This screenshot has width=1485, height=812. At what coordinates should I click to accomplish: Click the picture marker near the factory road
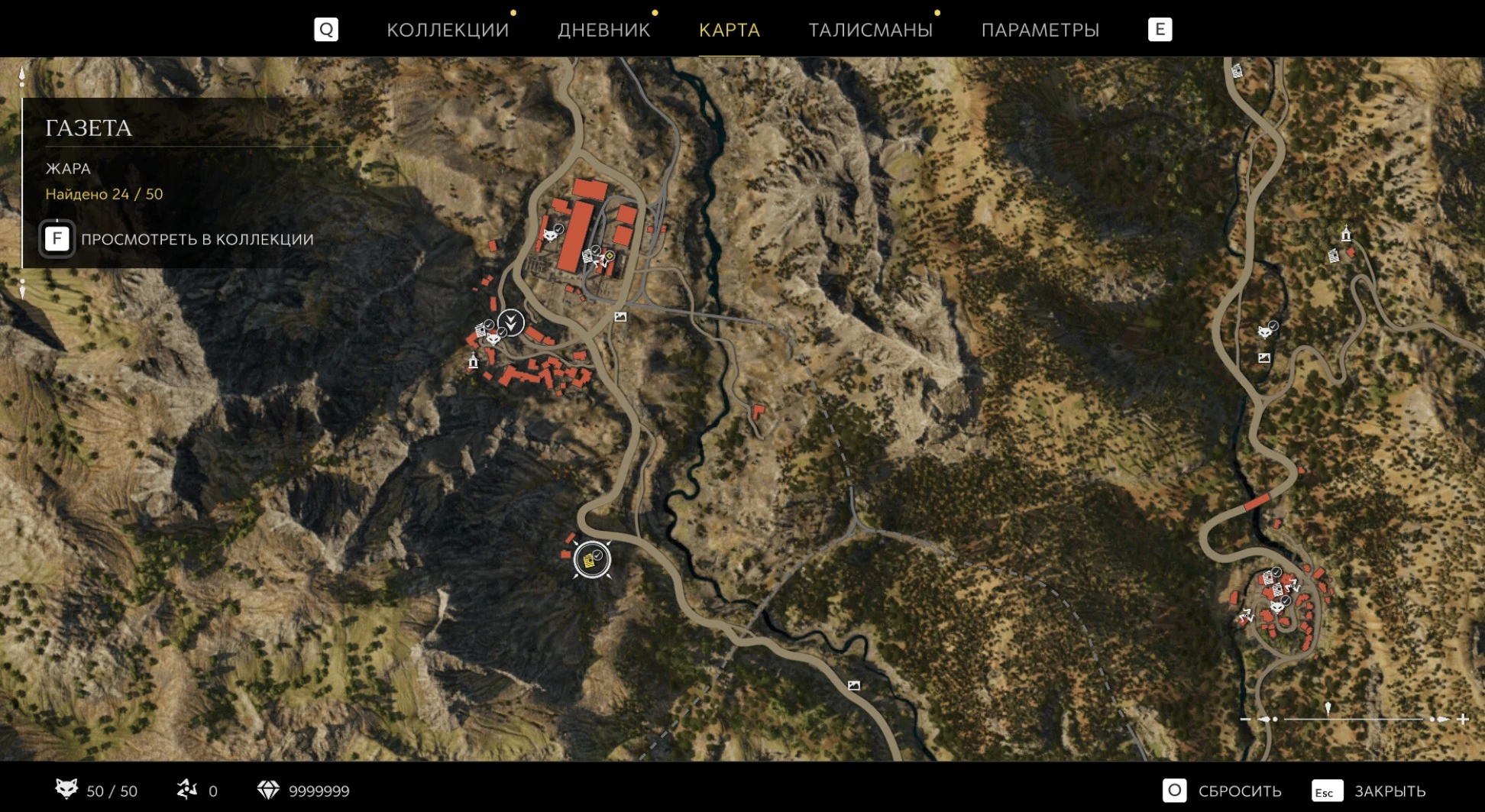(620, 316)
